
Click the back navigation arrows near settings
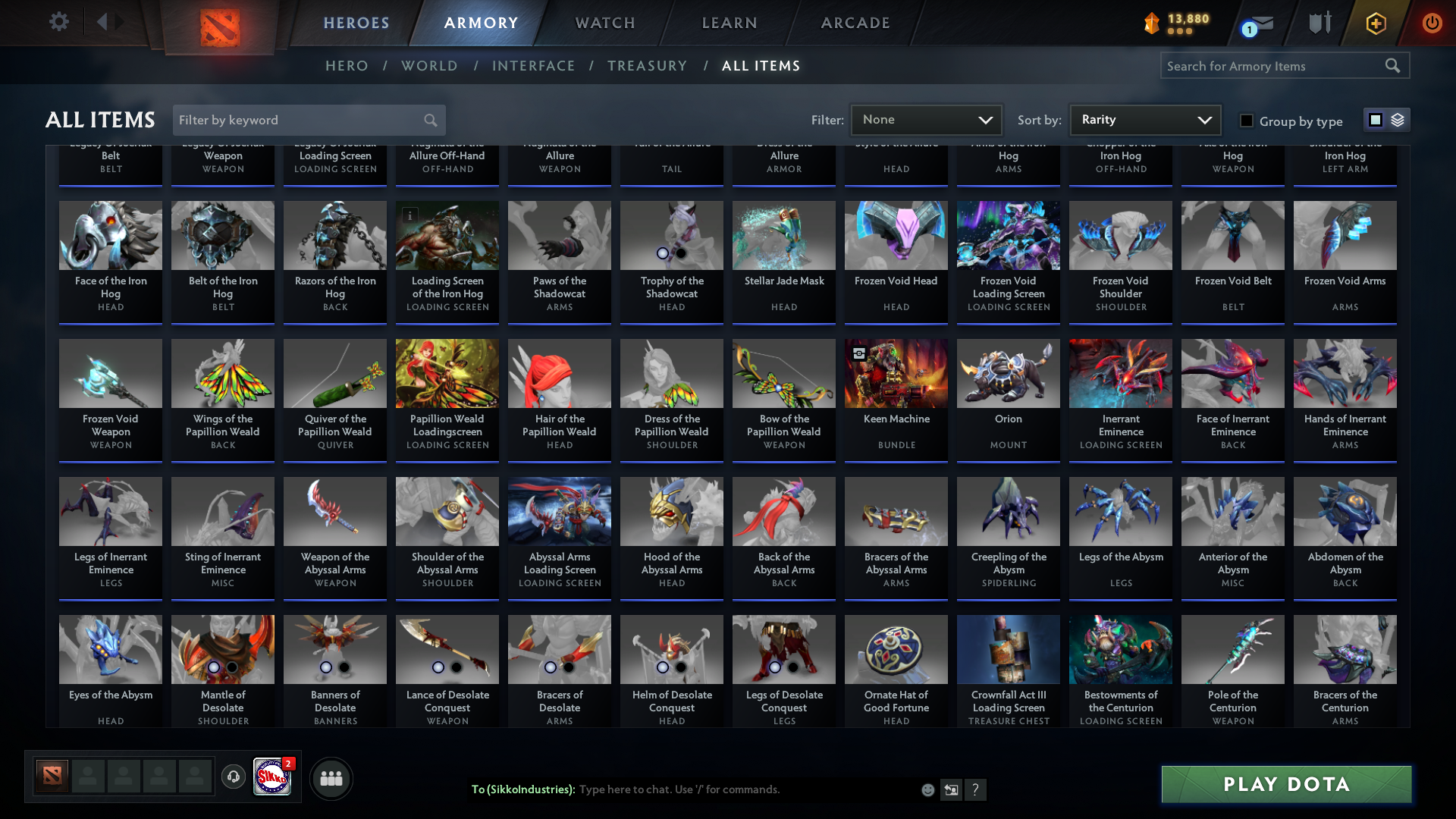tap(110, 21)
